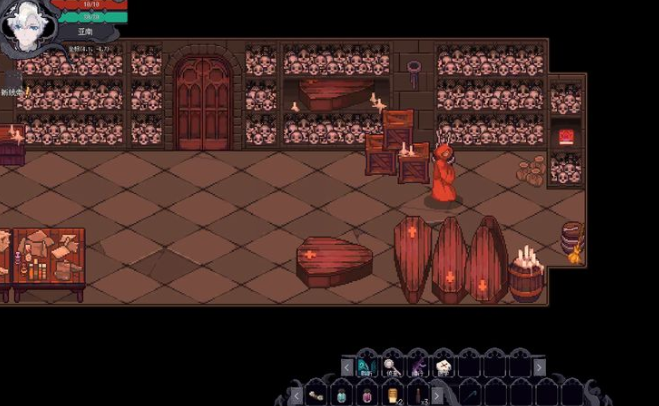Select the pink potion in the hotbar
The image size is (659, 406).
coord(367,396)
